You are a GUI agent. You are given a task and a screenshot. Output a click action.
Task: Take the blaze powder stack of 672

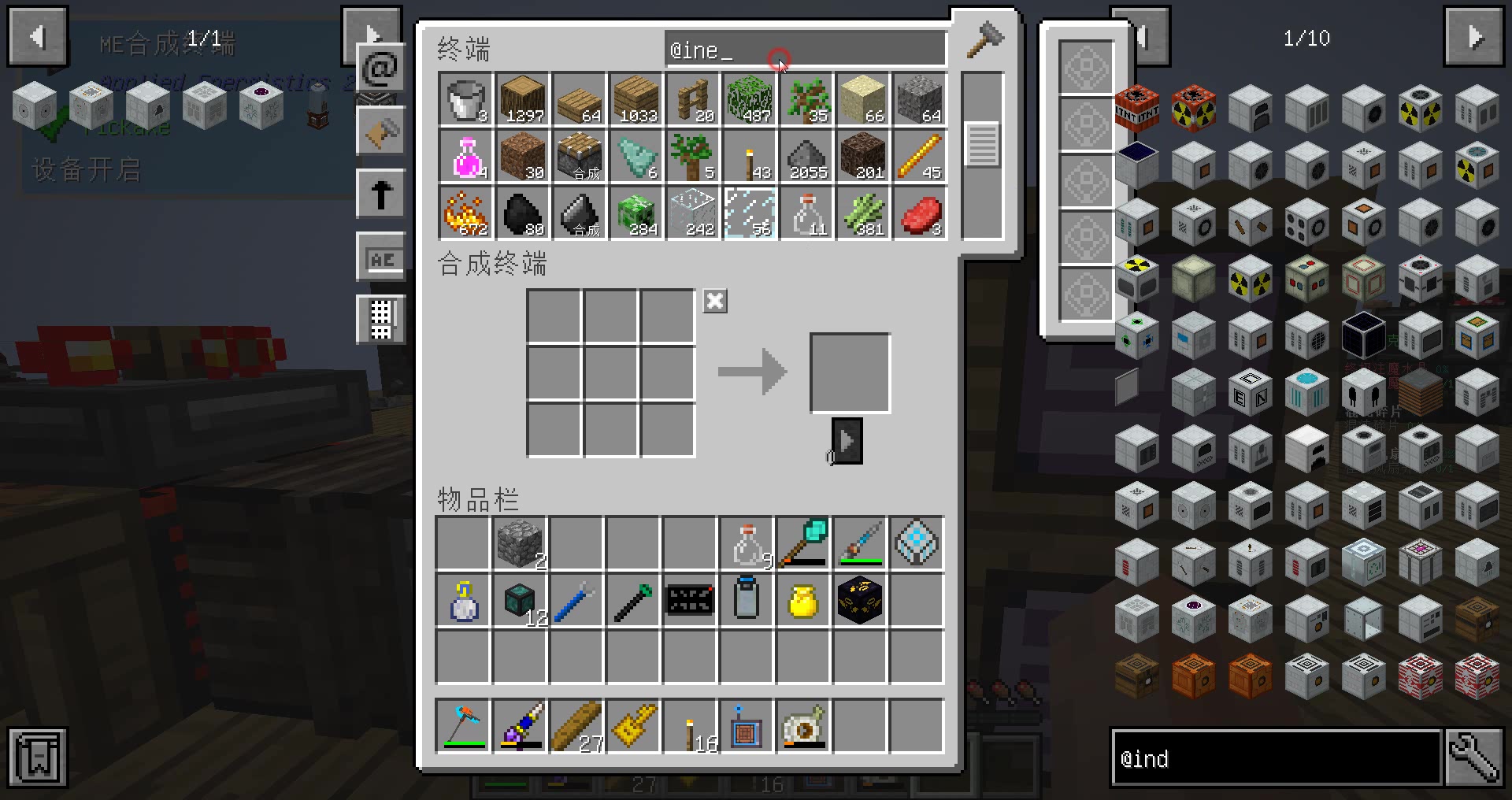click(466, 213)
